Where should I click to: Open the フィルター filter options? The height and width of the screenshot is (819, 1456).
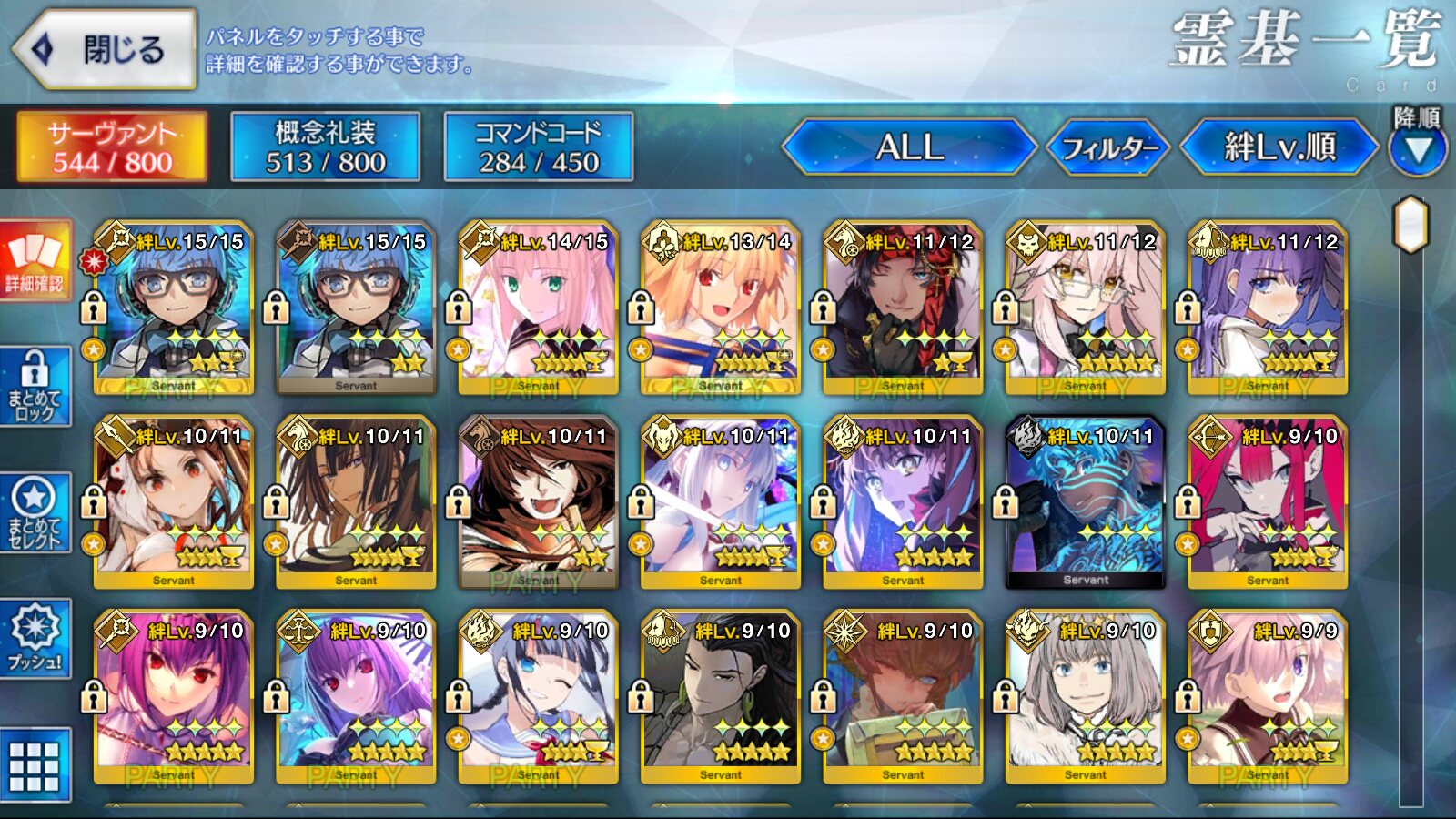coord(1108,147)
